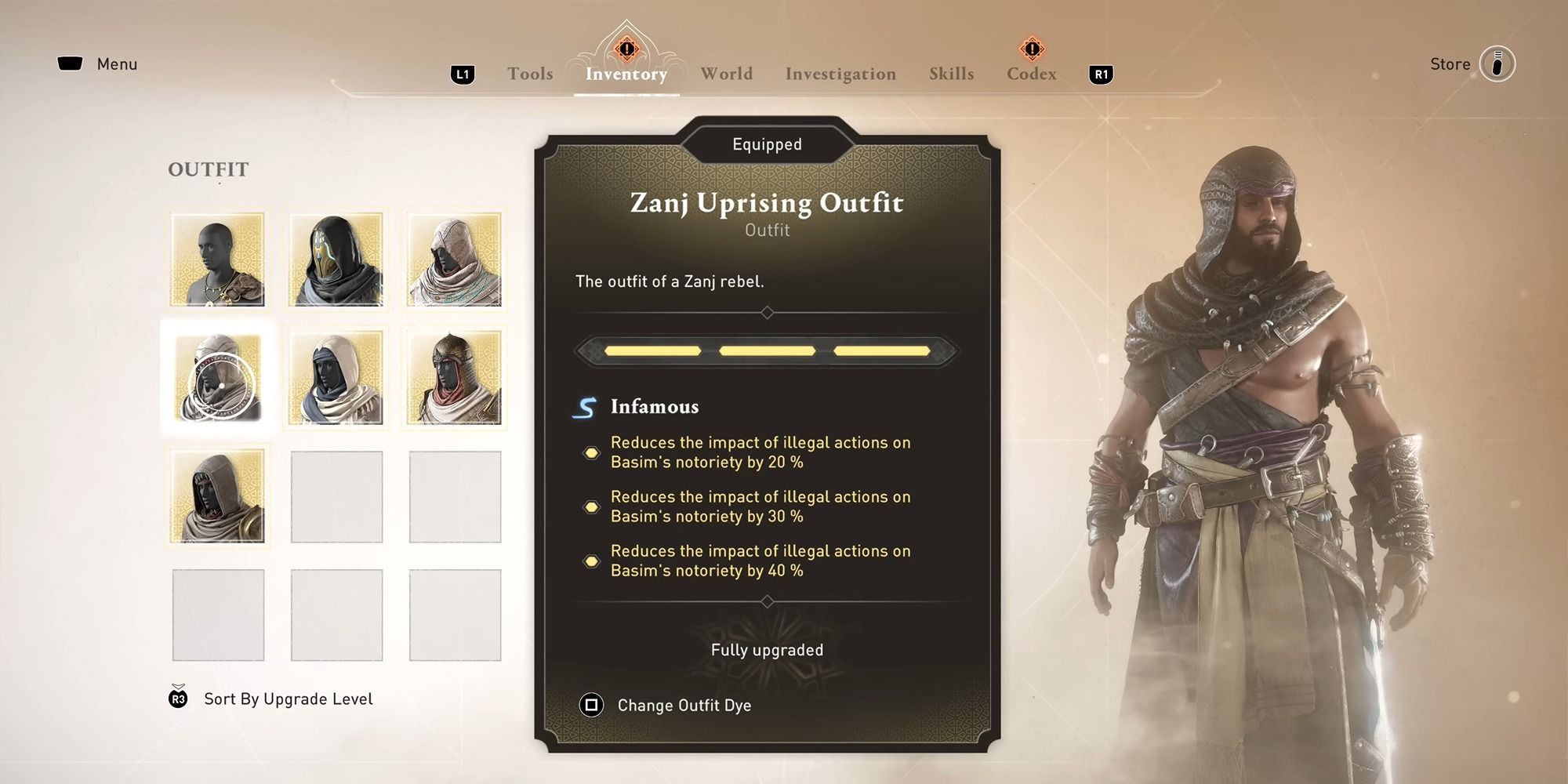Activate Sort By Upgrade Level
The image size is (1568, 784).
click(287, 699)
